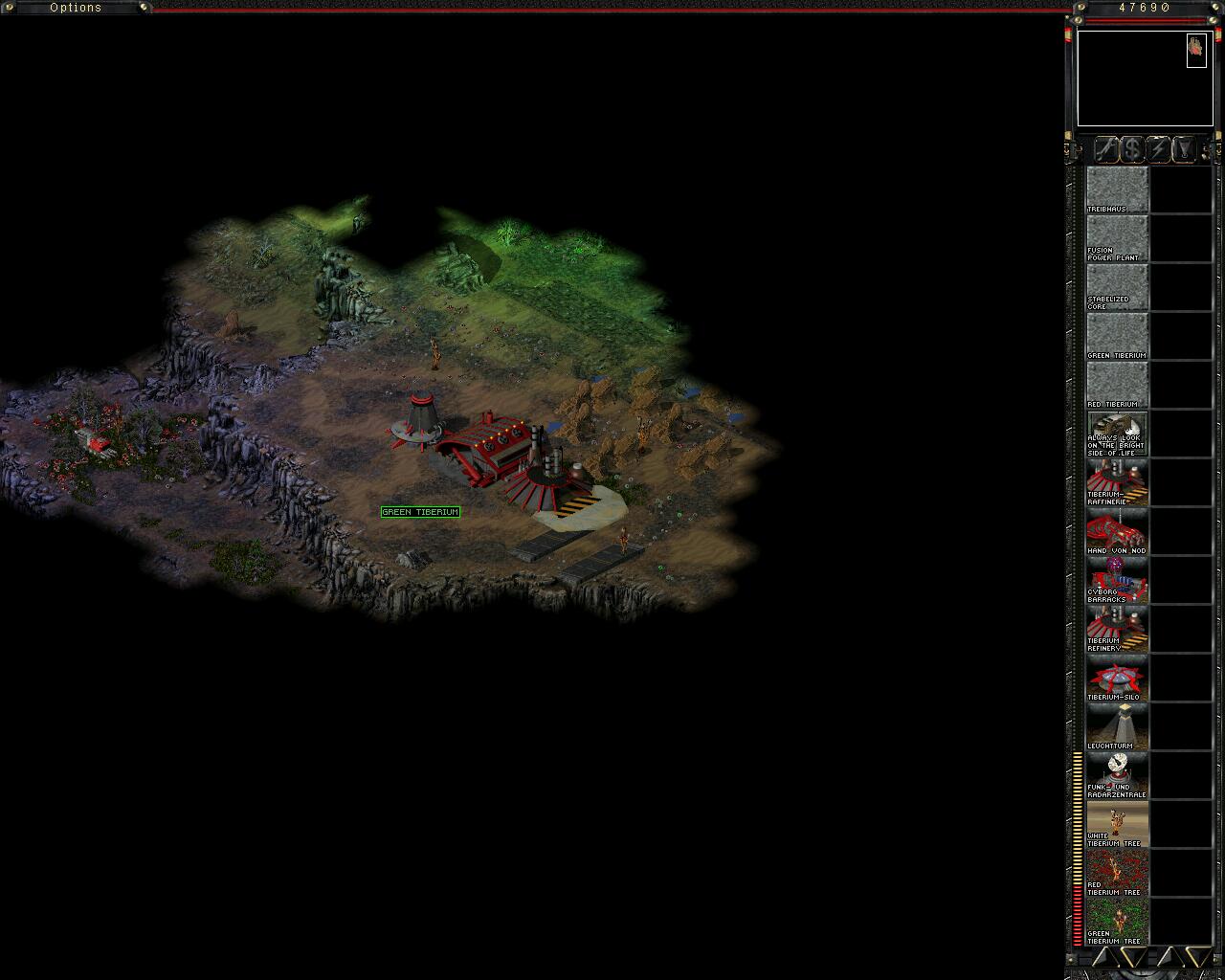Click the radar minimap display
This screenshot has width=1225, height=980.
1145,78
